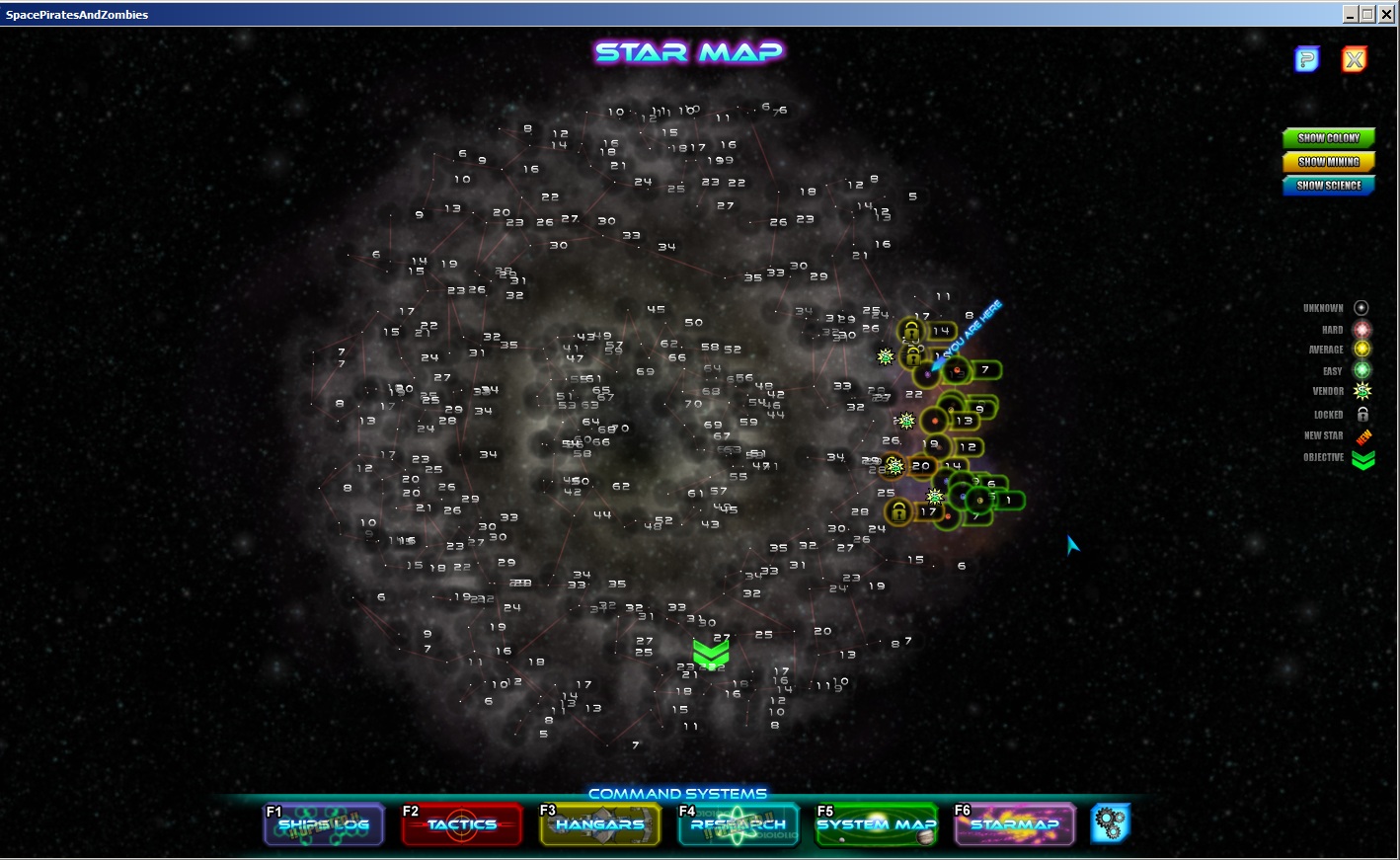Viewport: 1400px width, 860px height.
Task: Open the Tactics screen
Action: pos(461,825)
